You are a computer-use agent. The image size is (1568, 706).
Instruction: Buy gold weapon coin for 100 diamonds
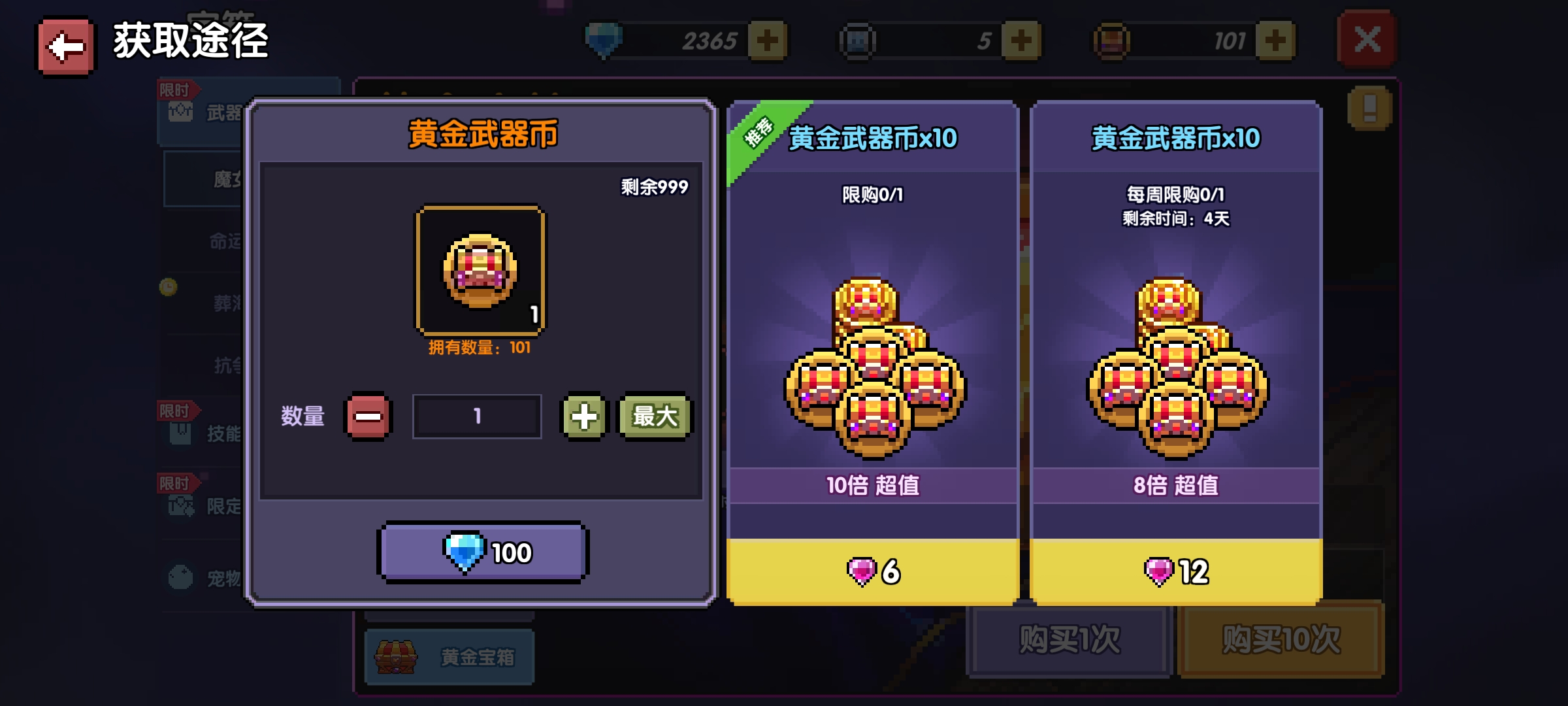[x=483, y=552]
